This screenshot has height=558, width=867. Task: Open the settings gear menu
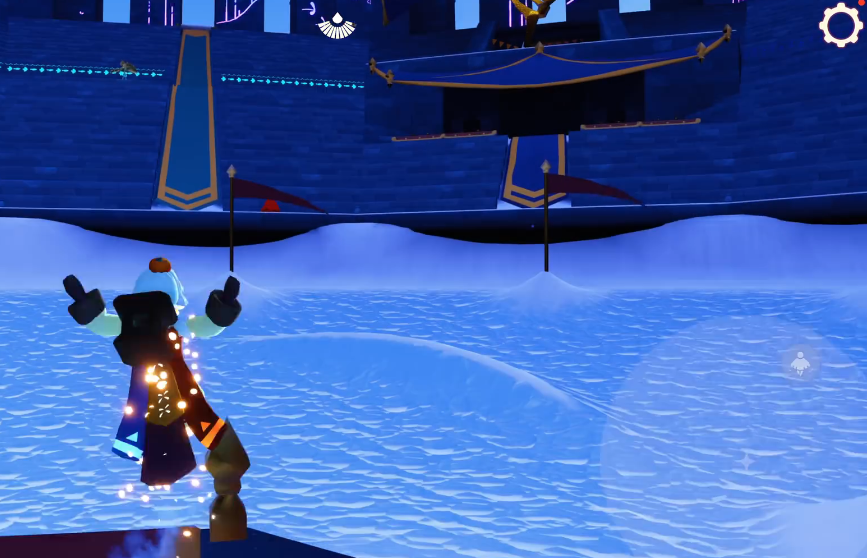tap(840, 25)
